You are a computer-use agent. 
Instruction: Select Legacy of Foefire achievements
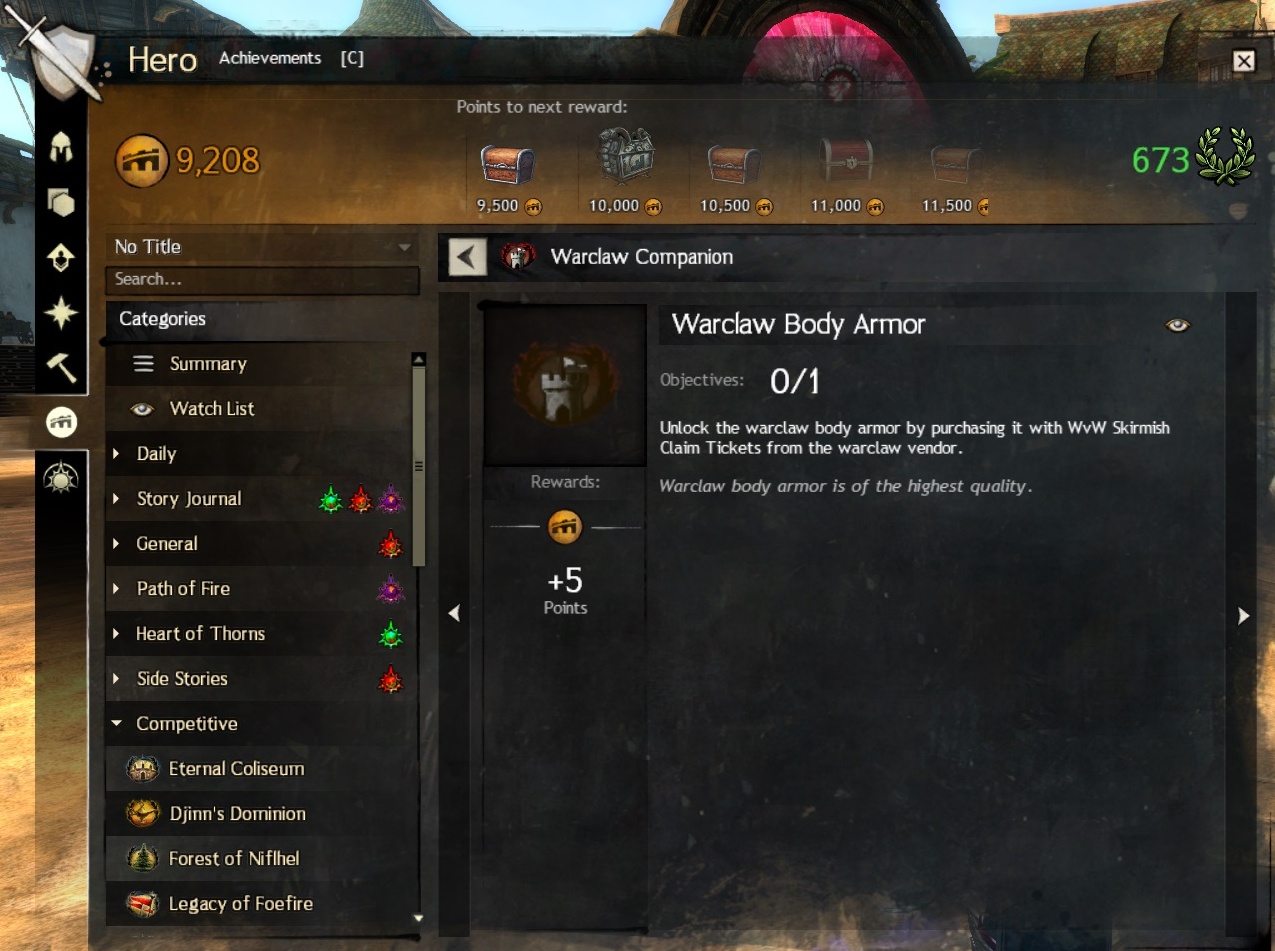coord(240,904)
